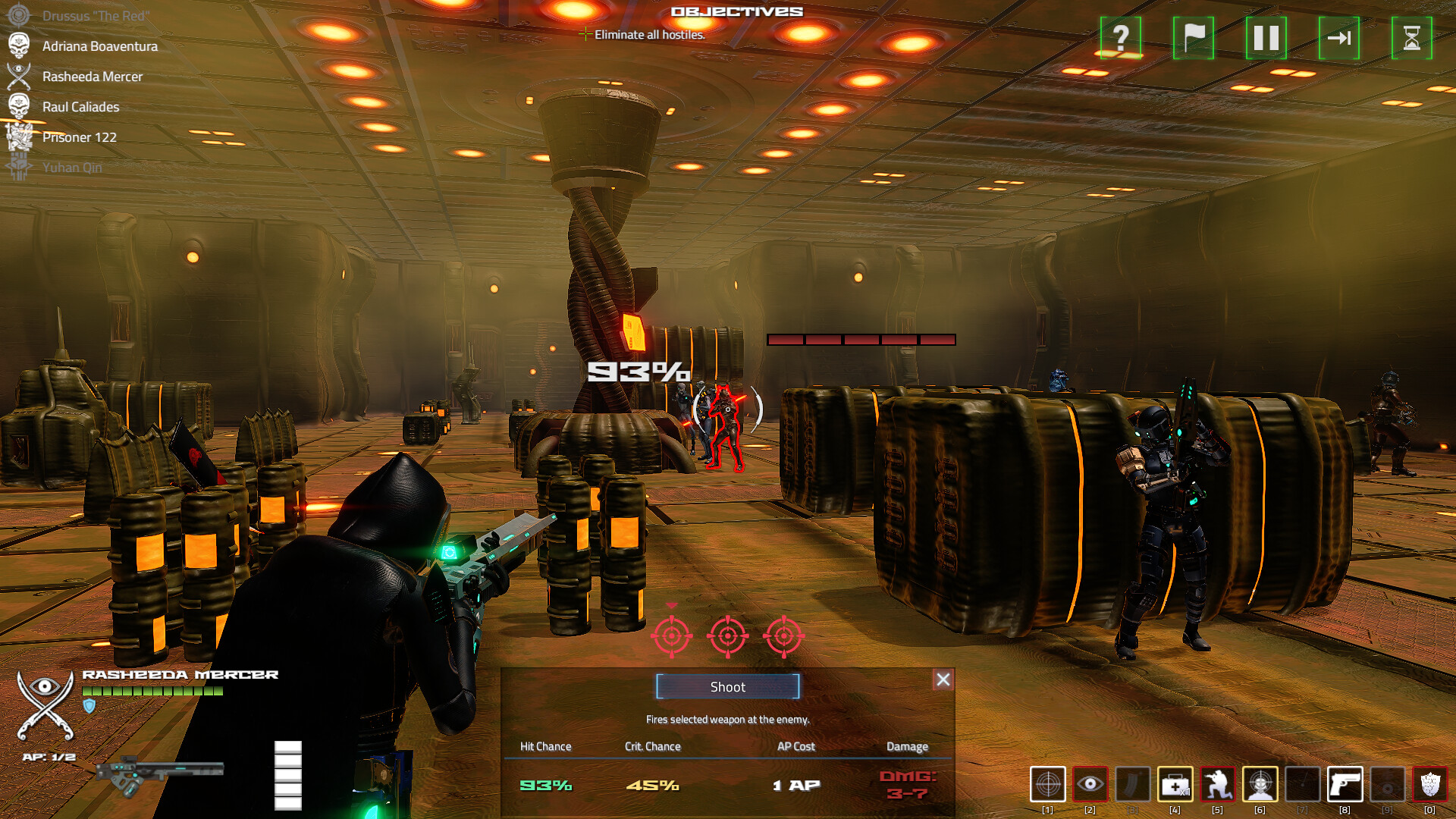Close the Shoot description panel
Screen dimensions: 1456x819
pyautogui.click(x=943, y=680)
